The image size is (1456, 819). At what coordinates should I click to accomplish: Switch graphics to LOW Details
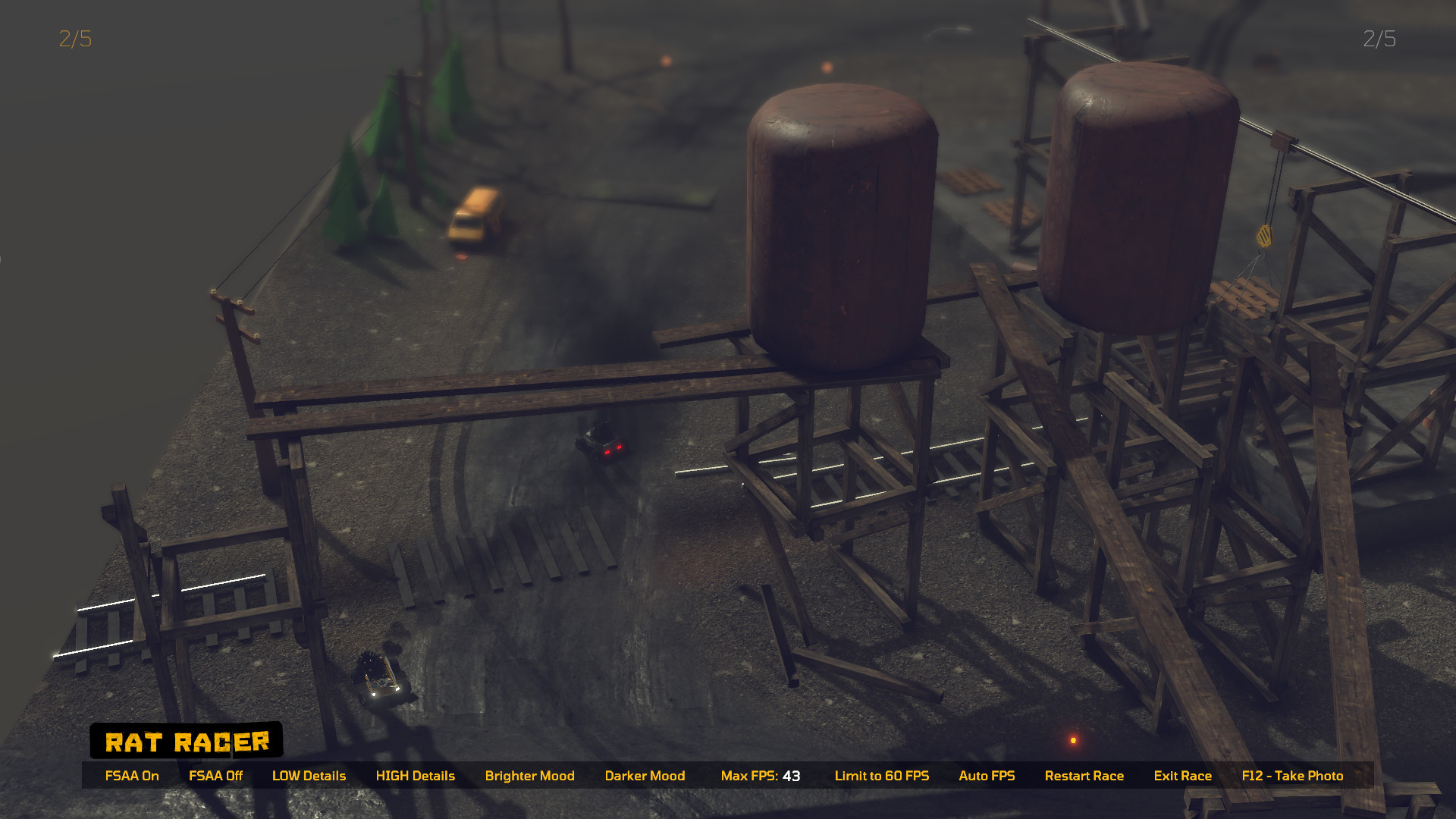click(309, 776)
